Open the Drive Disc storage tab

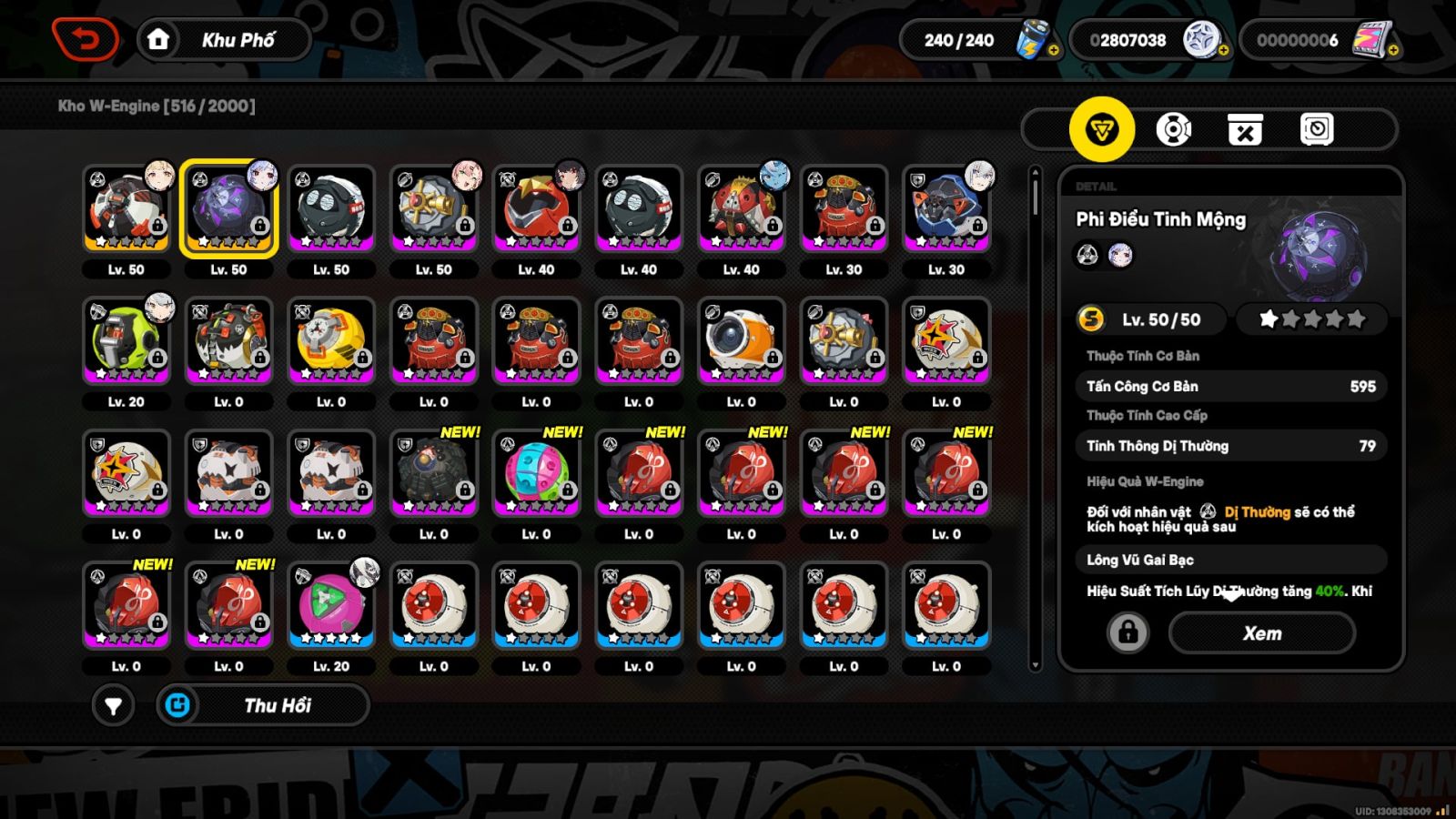coord(1173,129)
